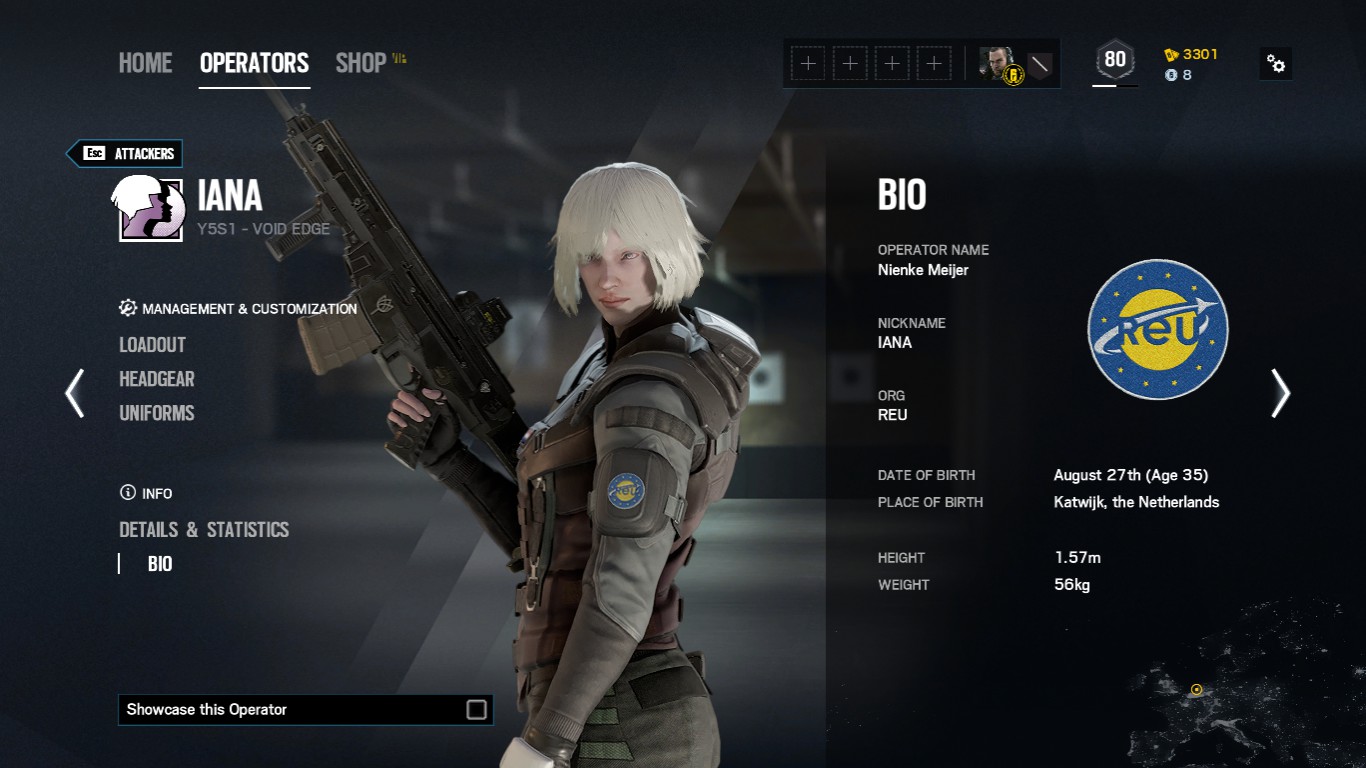This screenshot has height=768, width=1366.
Task: Select Headgear customization
Action: pyautogui.click(x=157, y=379)
